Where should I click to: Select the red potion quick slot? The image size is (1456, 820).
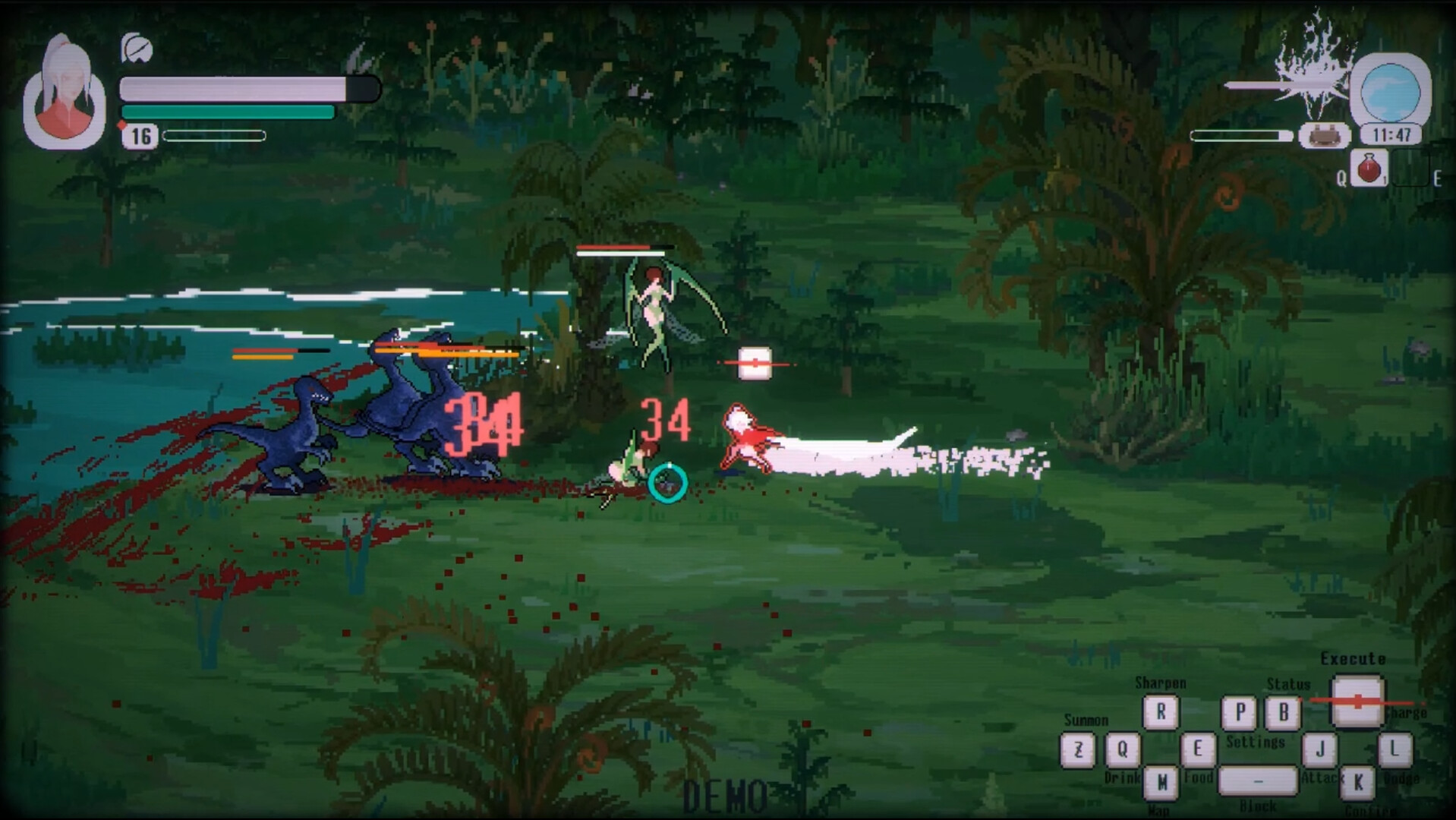1369,168
